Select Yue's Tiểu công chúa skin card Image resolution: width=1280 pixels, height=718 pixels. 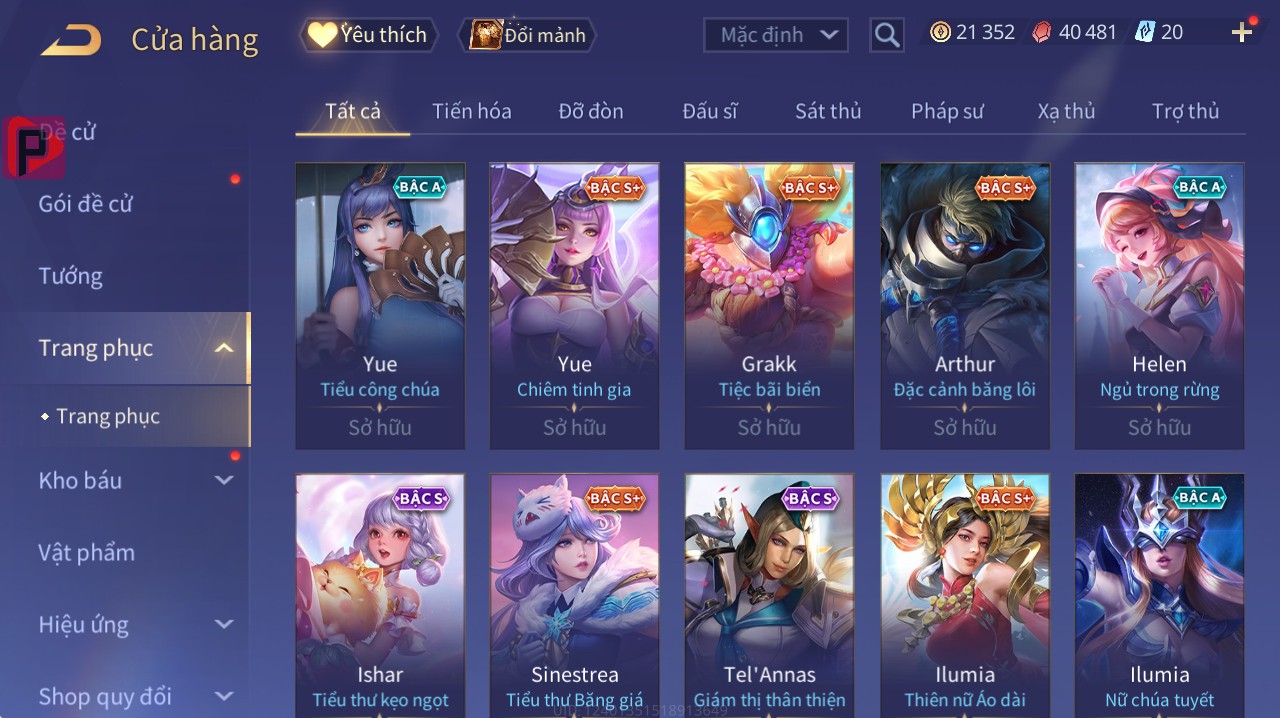(380, 305)
